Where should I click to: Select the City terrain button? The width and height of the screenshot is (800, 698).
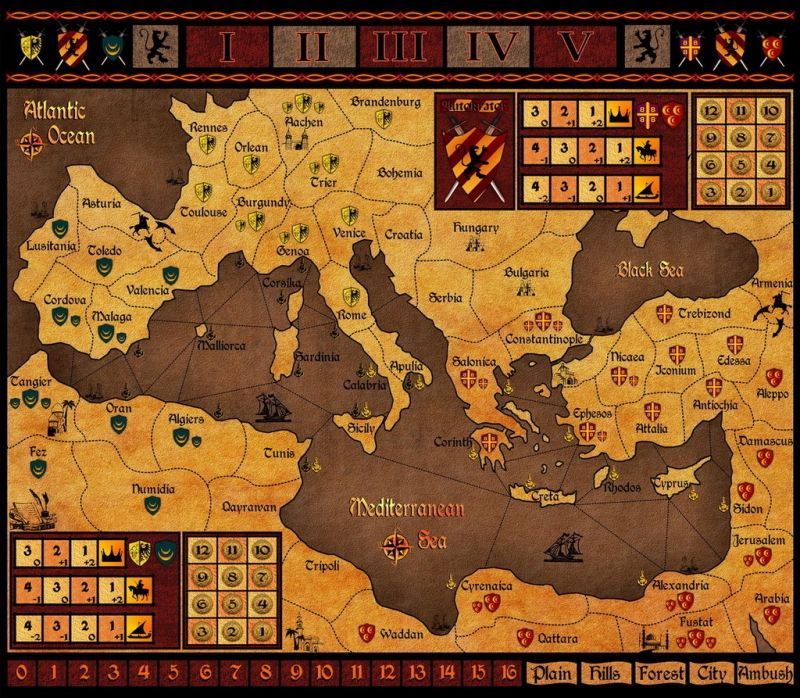click(x=711, y=672)
